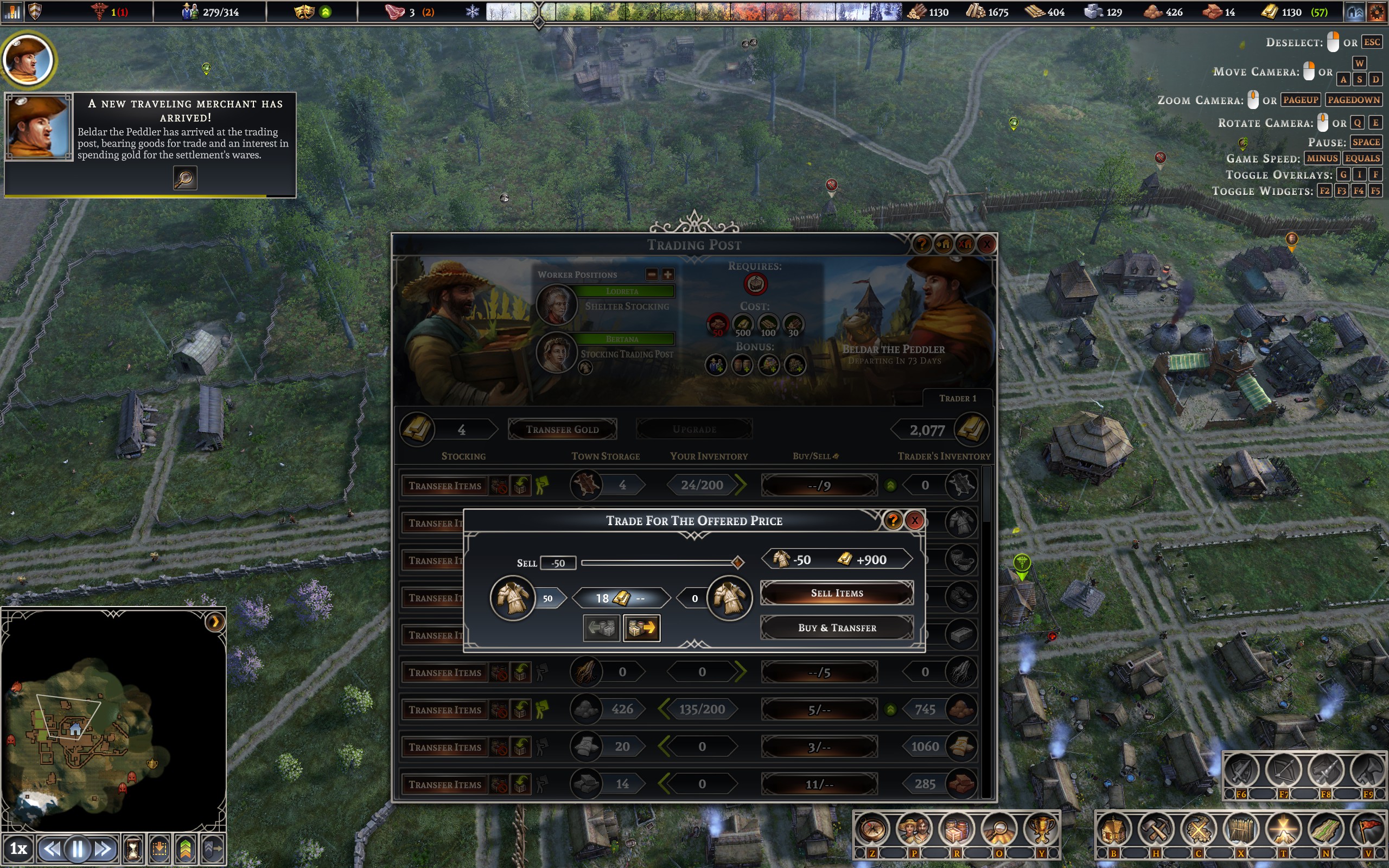Select the compass icon in the bottom toolbar
The image size is (1389, 868).
(872, 829)
